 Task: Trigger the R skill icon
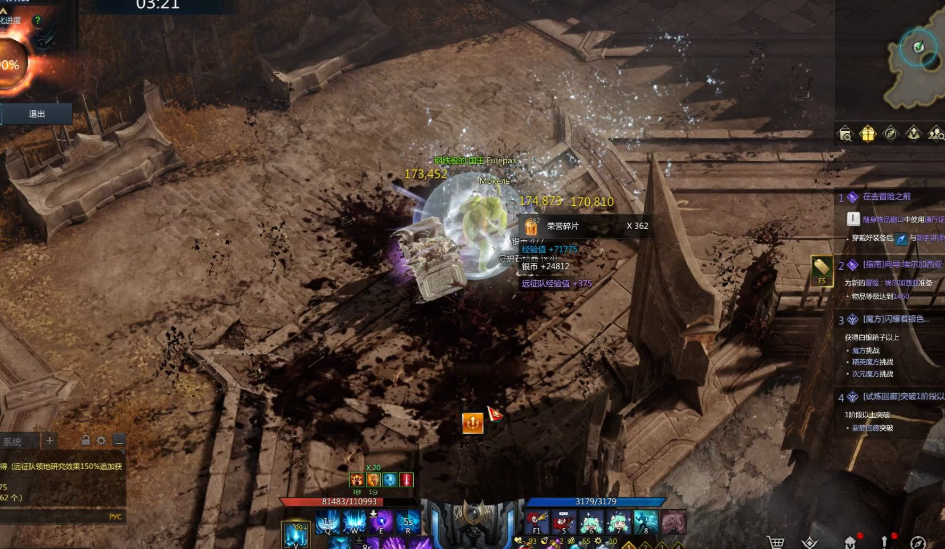click(x=406, y=522)
